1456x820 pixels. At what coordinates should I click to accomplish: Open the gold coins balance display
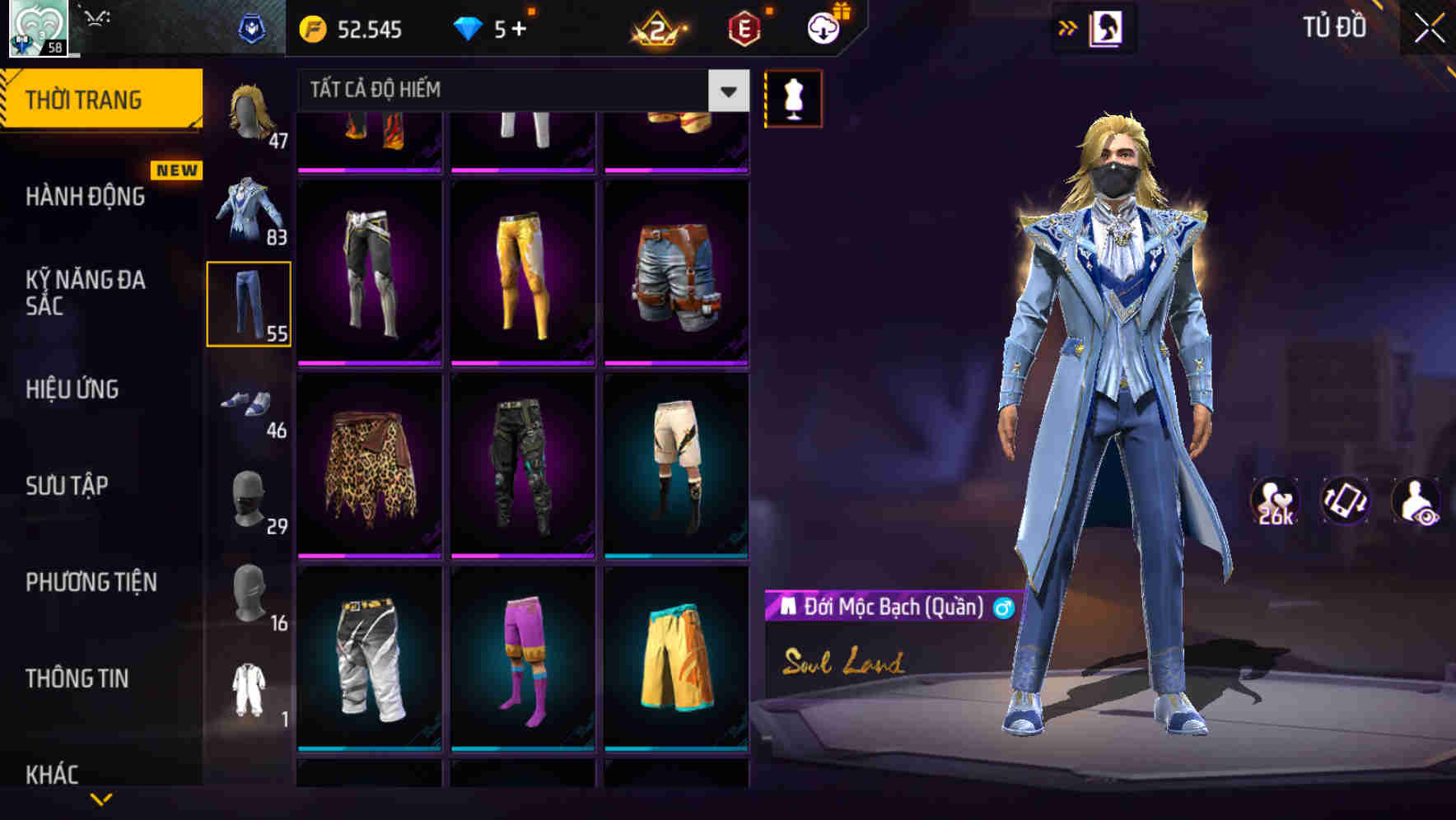click(x=354, y=27)
